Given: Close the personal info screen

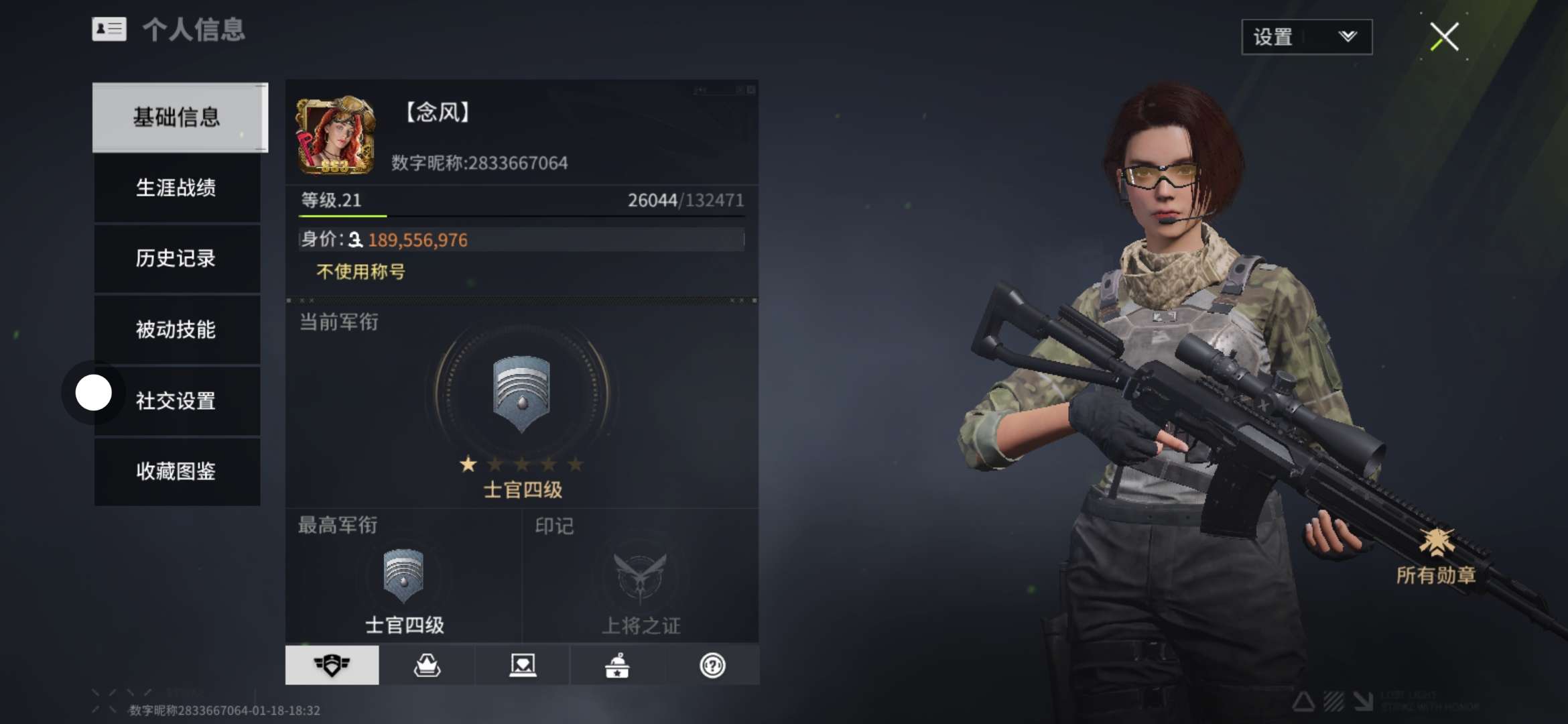Looking at the screenshot, I should tap(1444, 37).
